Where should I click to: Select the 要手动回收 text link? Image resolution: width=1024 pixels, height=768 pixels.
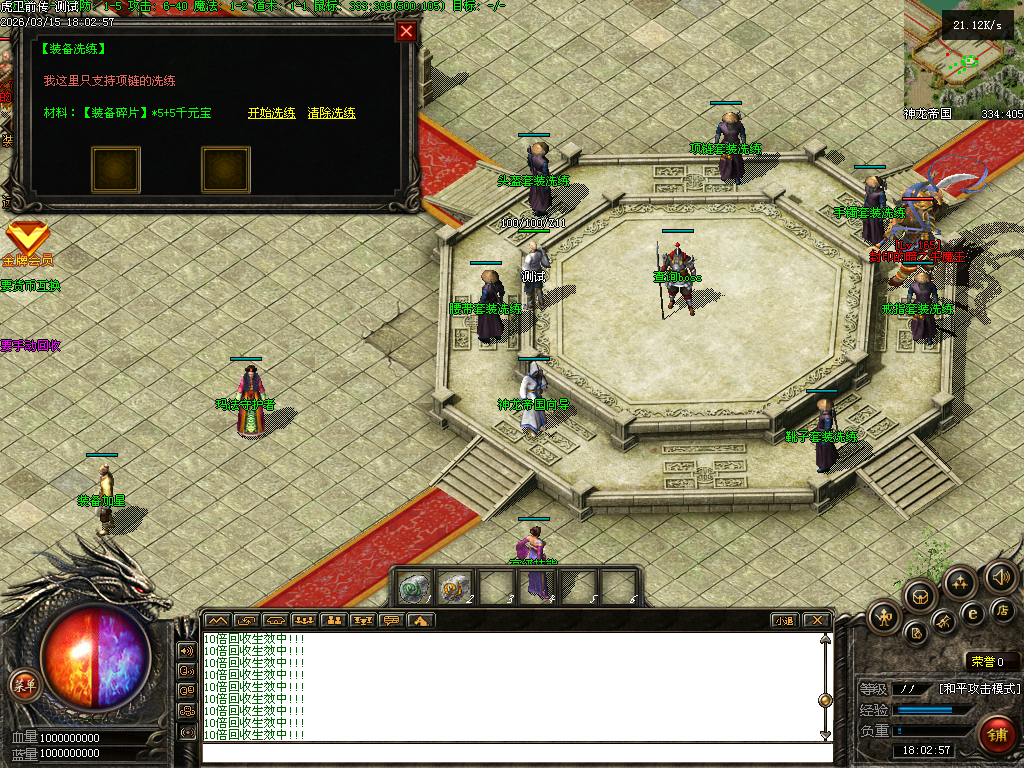click(30, 345)
